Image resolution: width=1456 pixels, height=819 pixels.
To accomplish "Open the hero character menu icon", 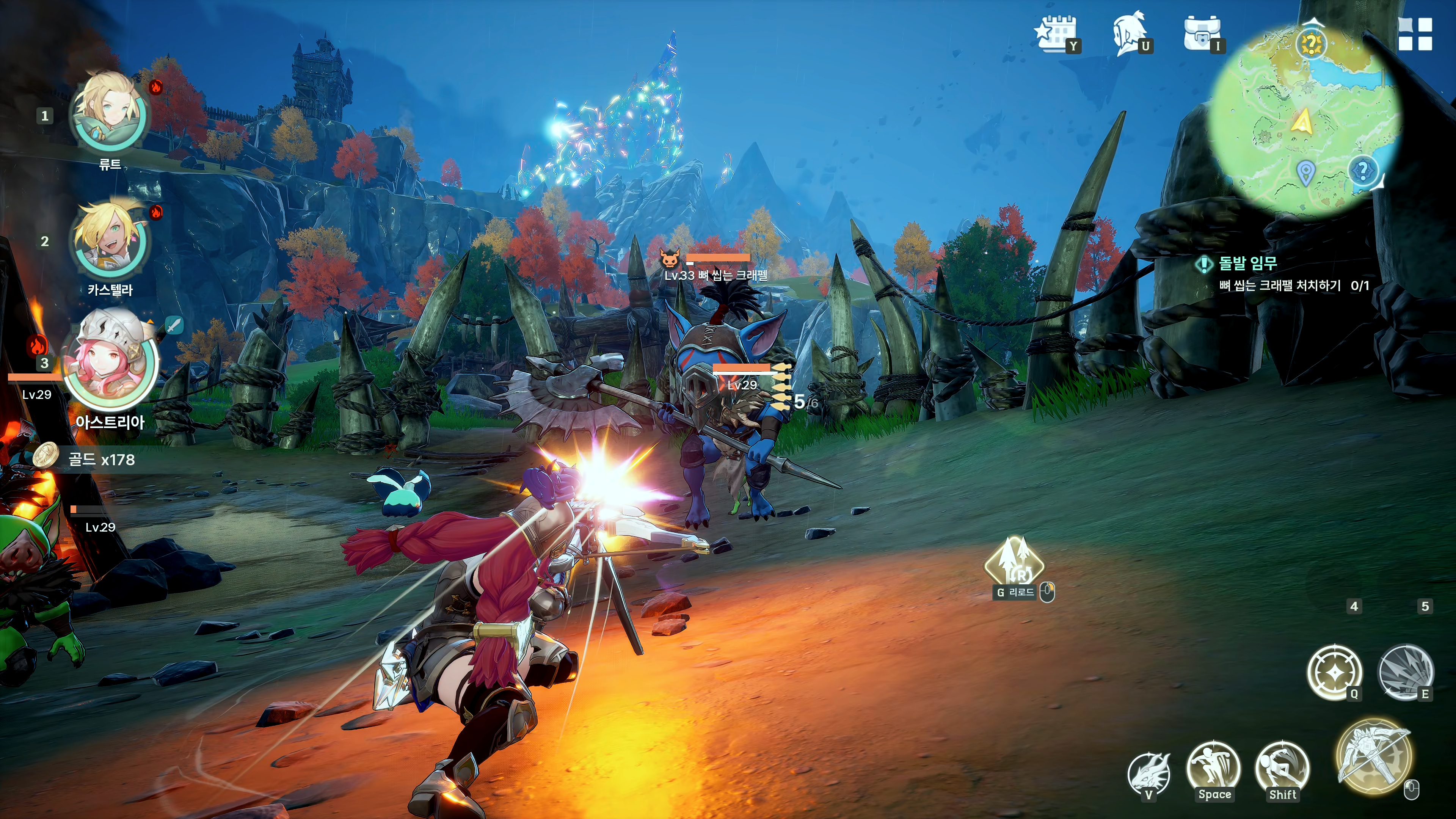I will coord(1128,33).
